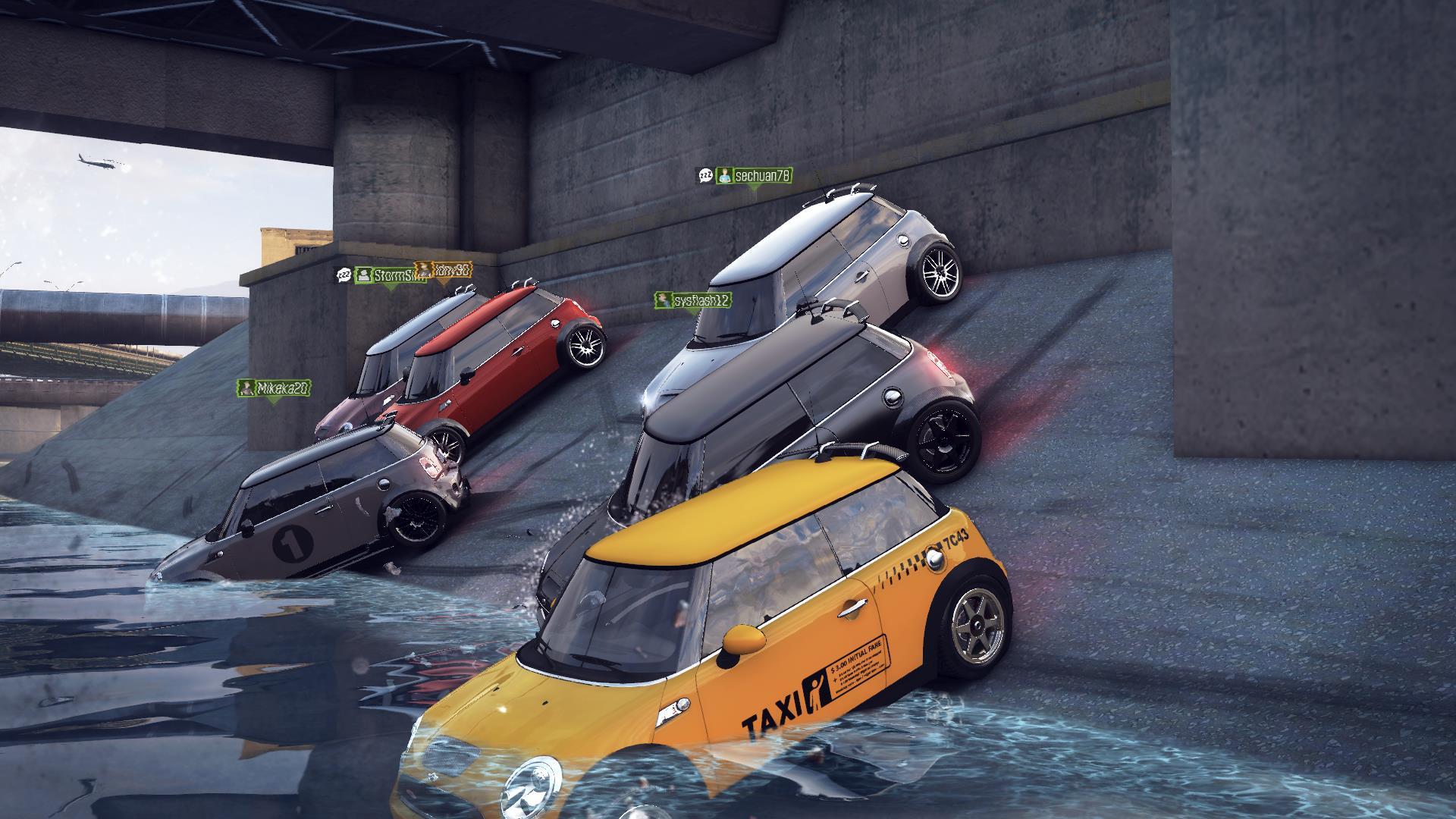
Task: Click the sysflash12 player name tag
Action: (x=693, y=300)
